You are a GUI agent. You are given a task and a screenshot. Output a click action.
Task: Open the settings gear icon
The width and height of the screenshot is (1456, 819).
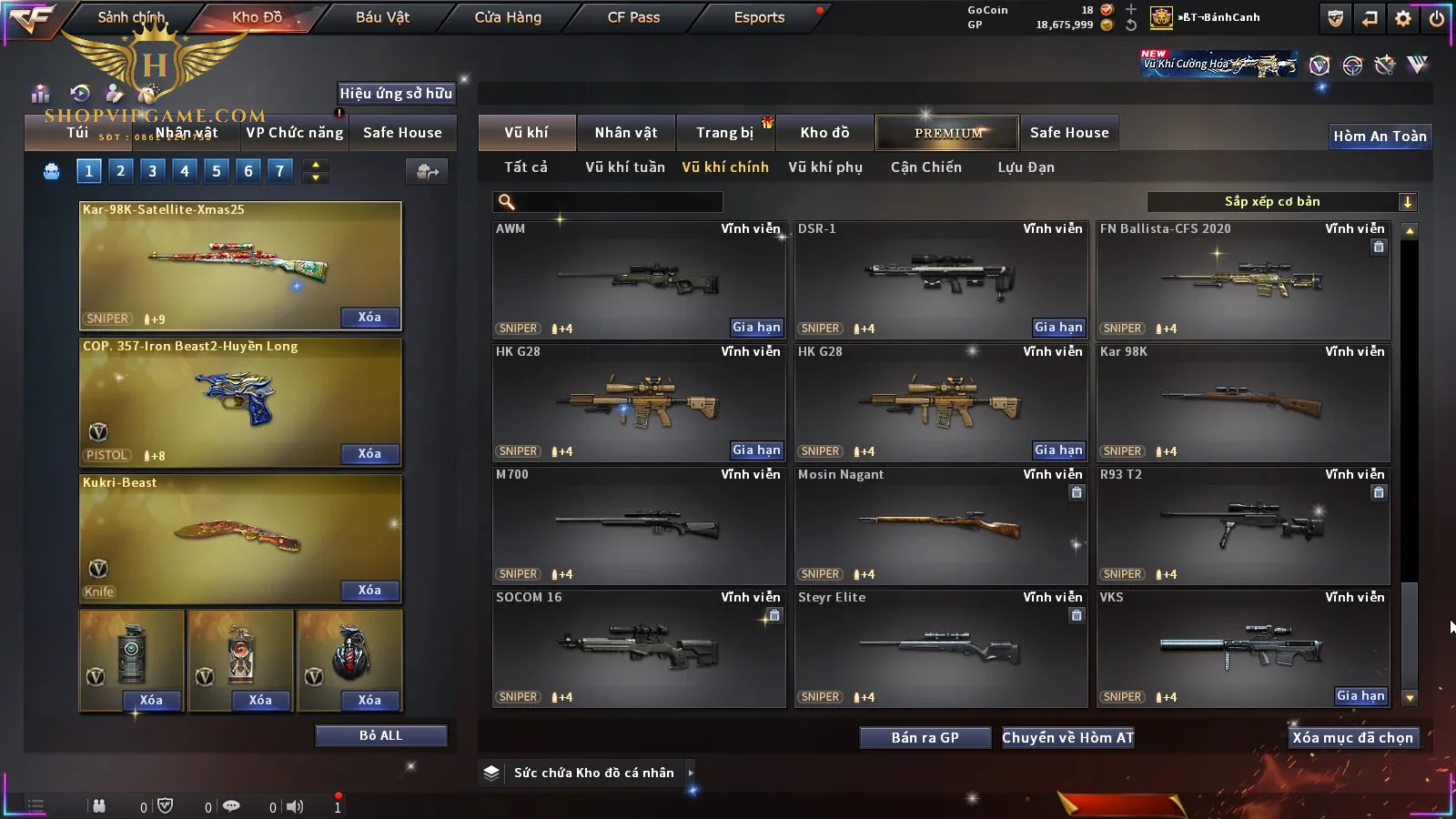tap(1403, 18)
